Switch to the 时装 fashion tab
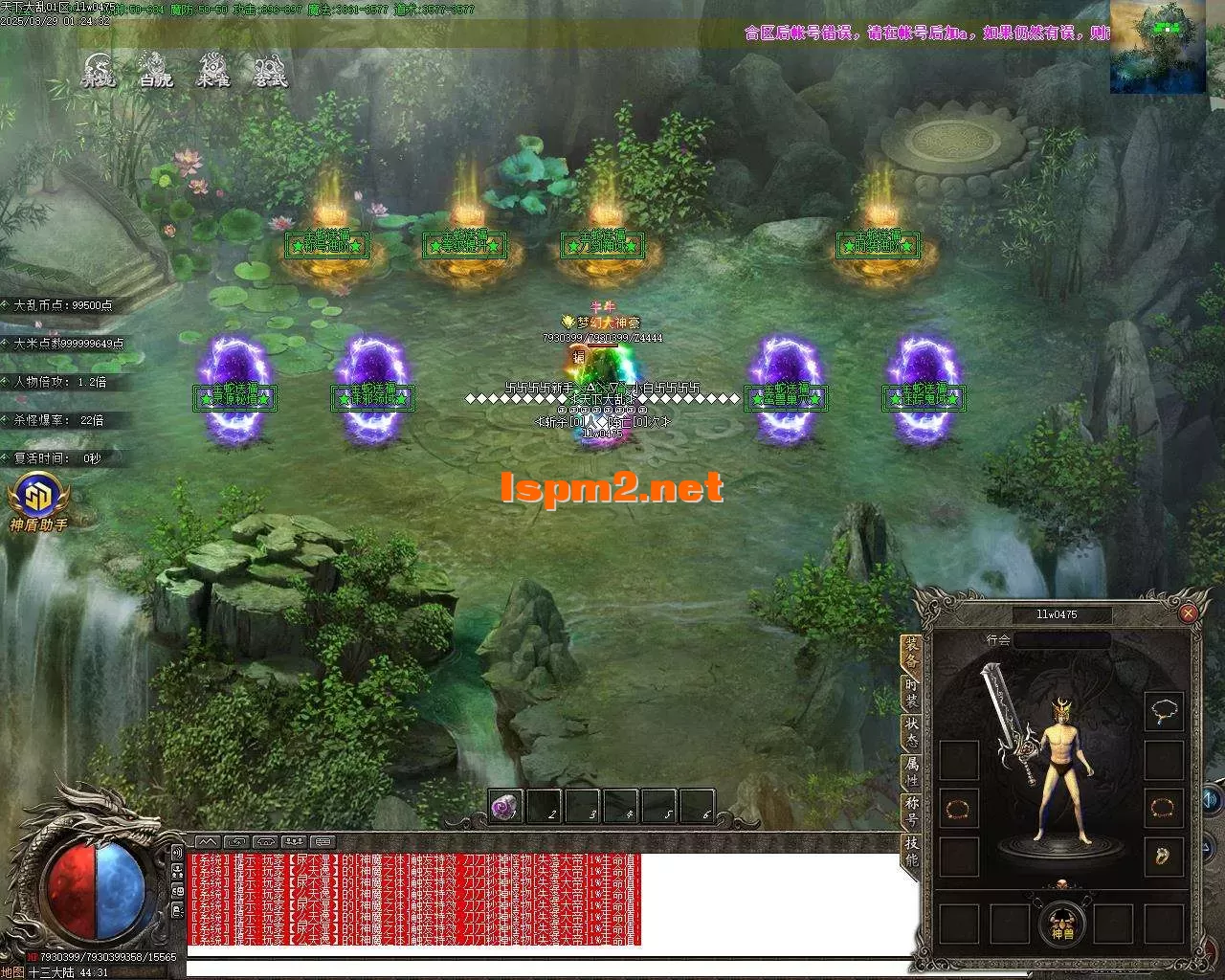The image size is (1225, 980). click(911, 693)
